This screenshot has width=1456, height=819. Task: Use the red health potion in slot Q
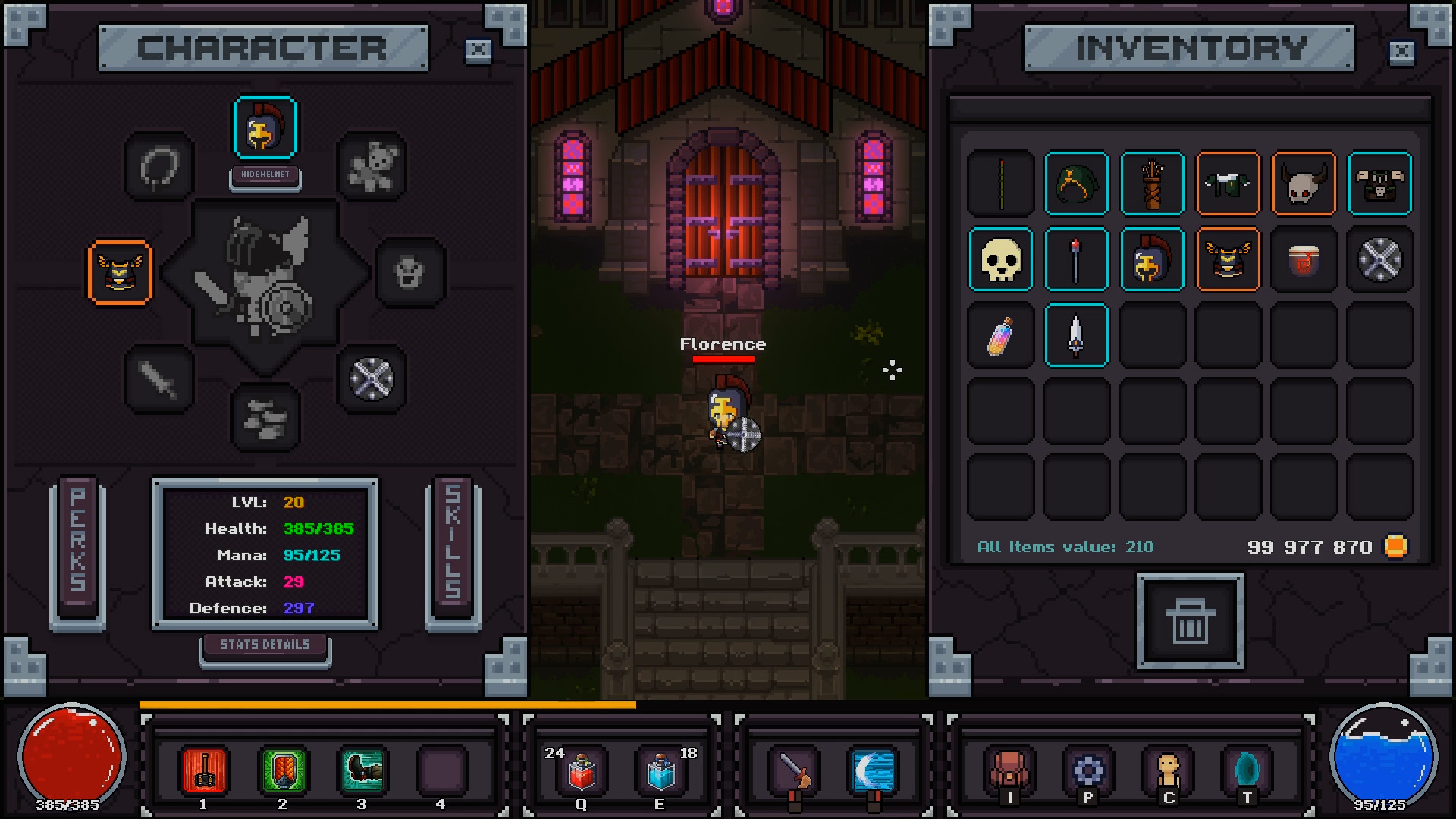[580, 768]
